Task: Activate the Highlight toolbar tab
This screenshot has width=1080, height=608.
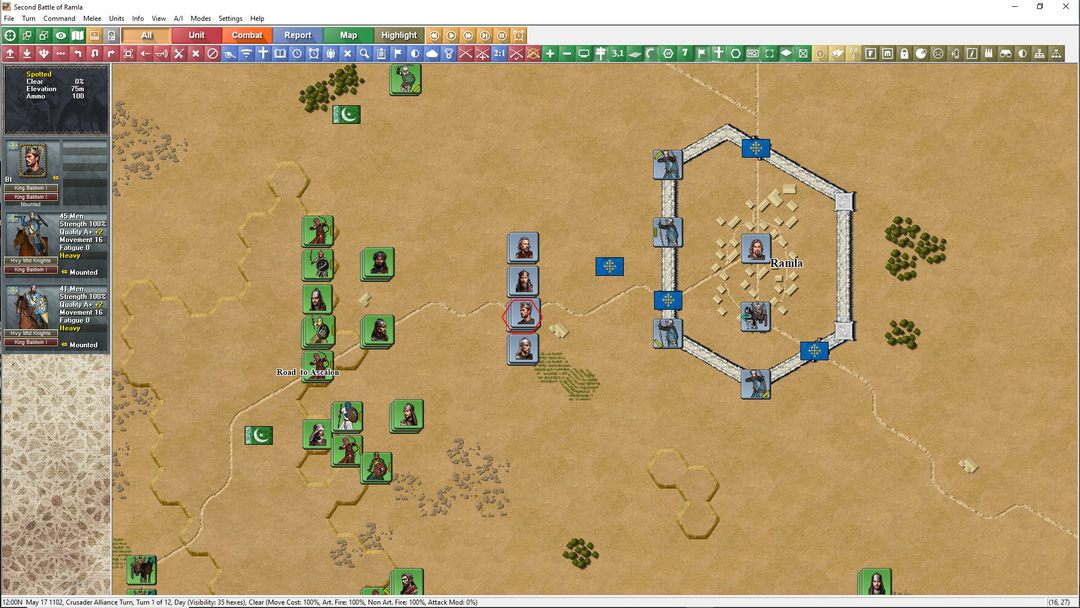Action: (x=399, y=35)
